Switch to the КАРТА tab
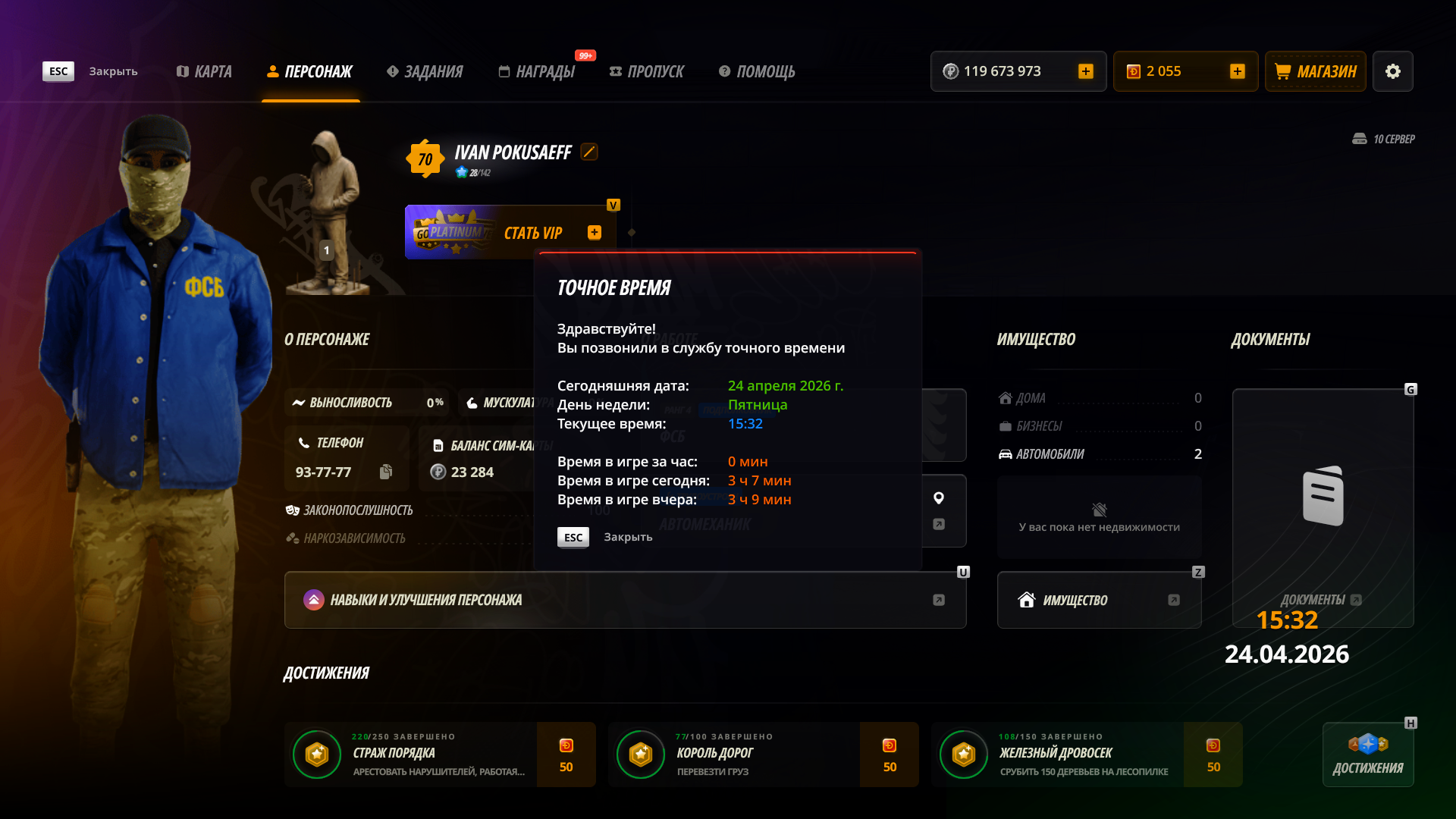The width and height of the screenshot is (1456, 819). 204,71
